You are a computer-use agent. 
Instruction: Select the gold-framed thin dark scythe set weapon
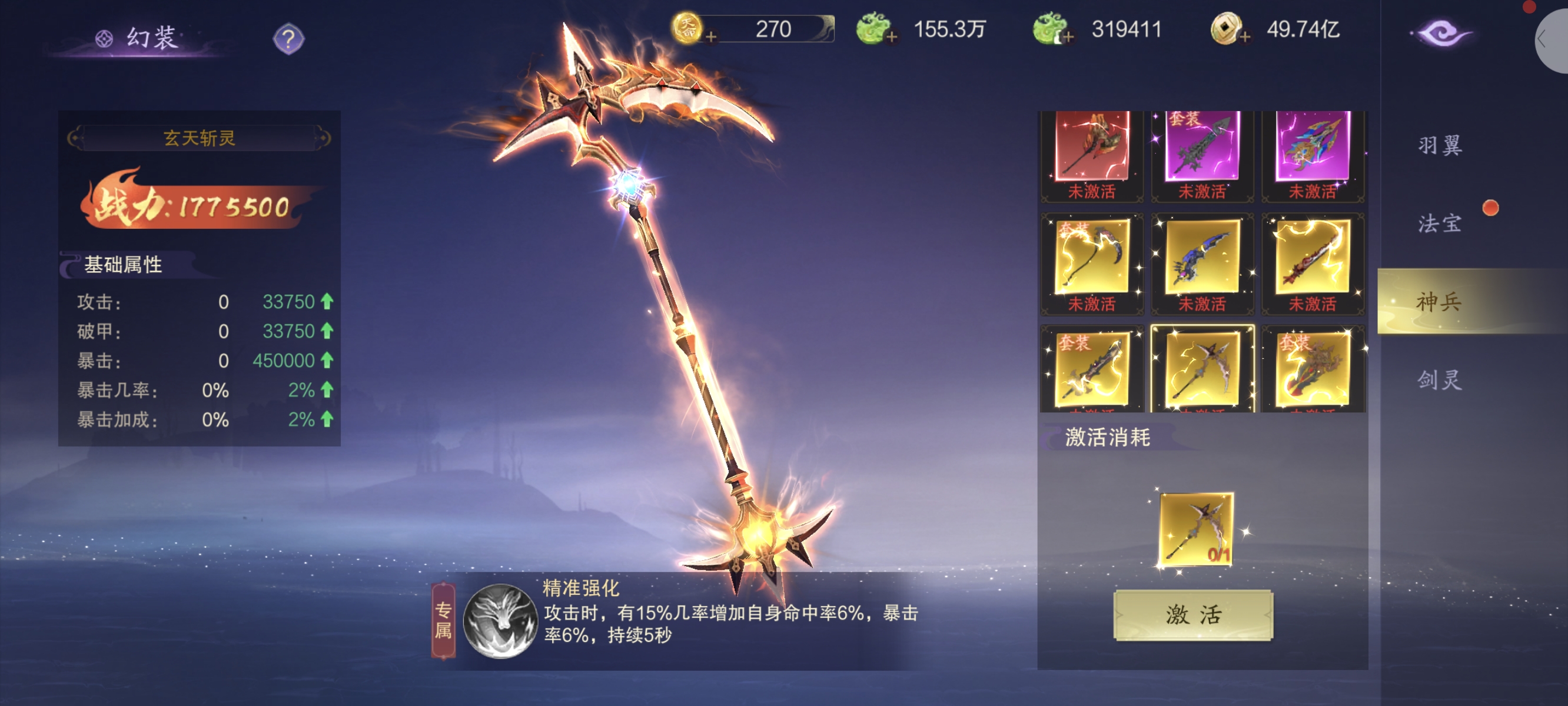coord(1091,257)
